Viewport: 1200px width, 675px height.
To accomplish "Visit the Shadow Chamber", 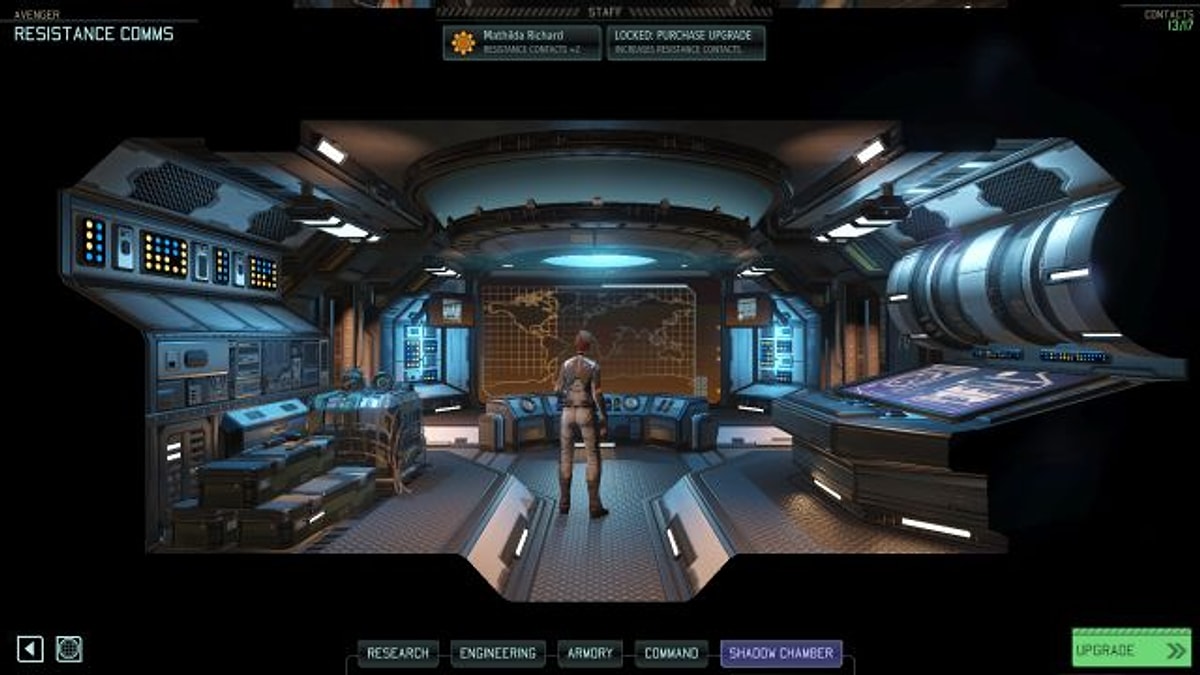I will coord(781,653).
